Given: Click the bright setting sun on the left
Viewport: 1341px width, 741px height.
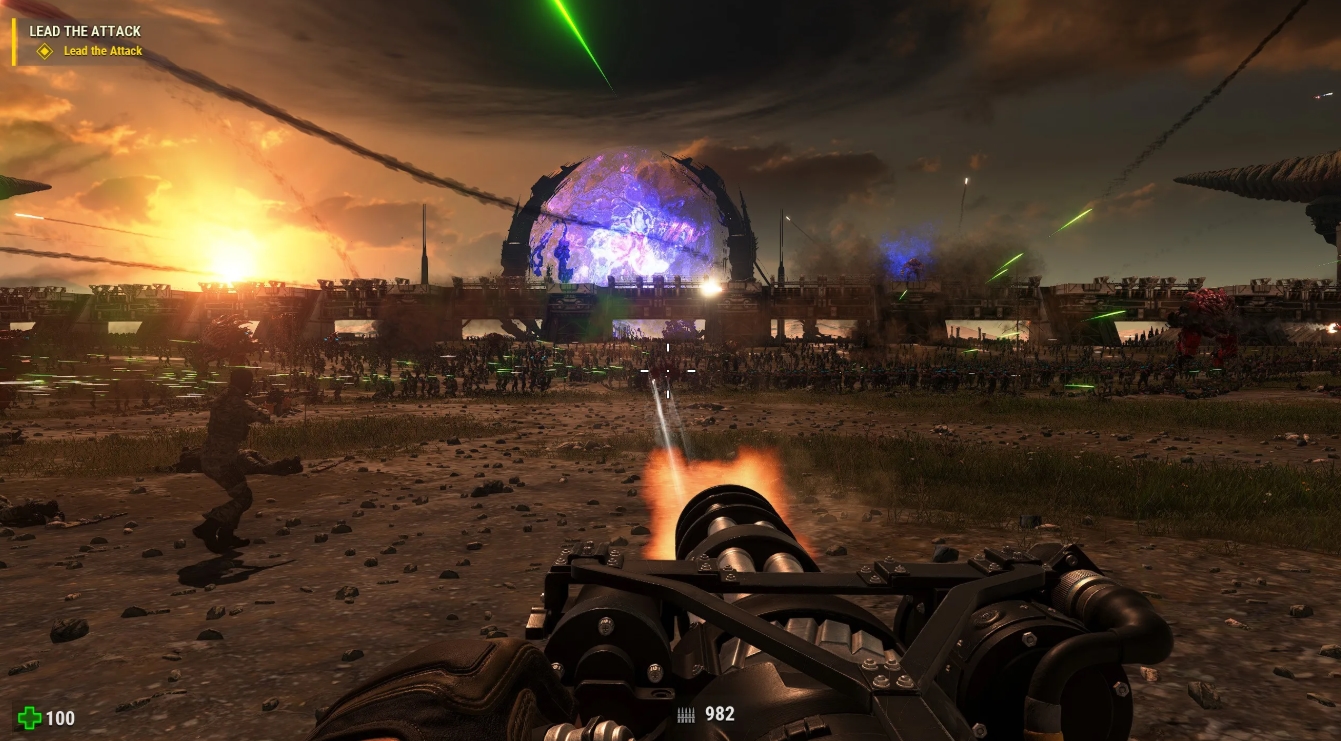Looking at the screenshot, I should 232,278.
